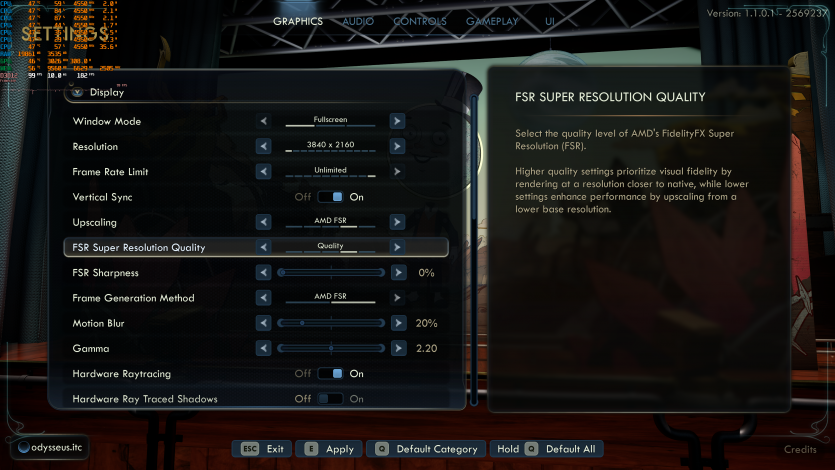Reset this category with Default Category
The image size is (835, 470).
tap(427, 449)
